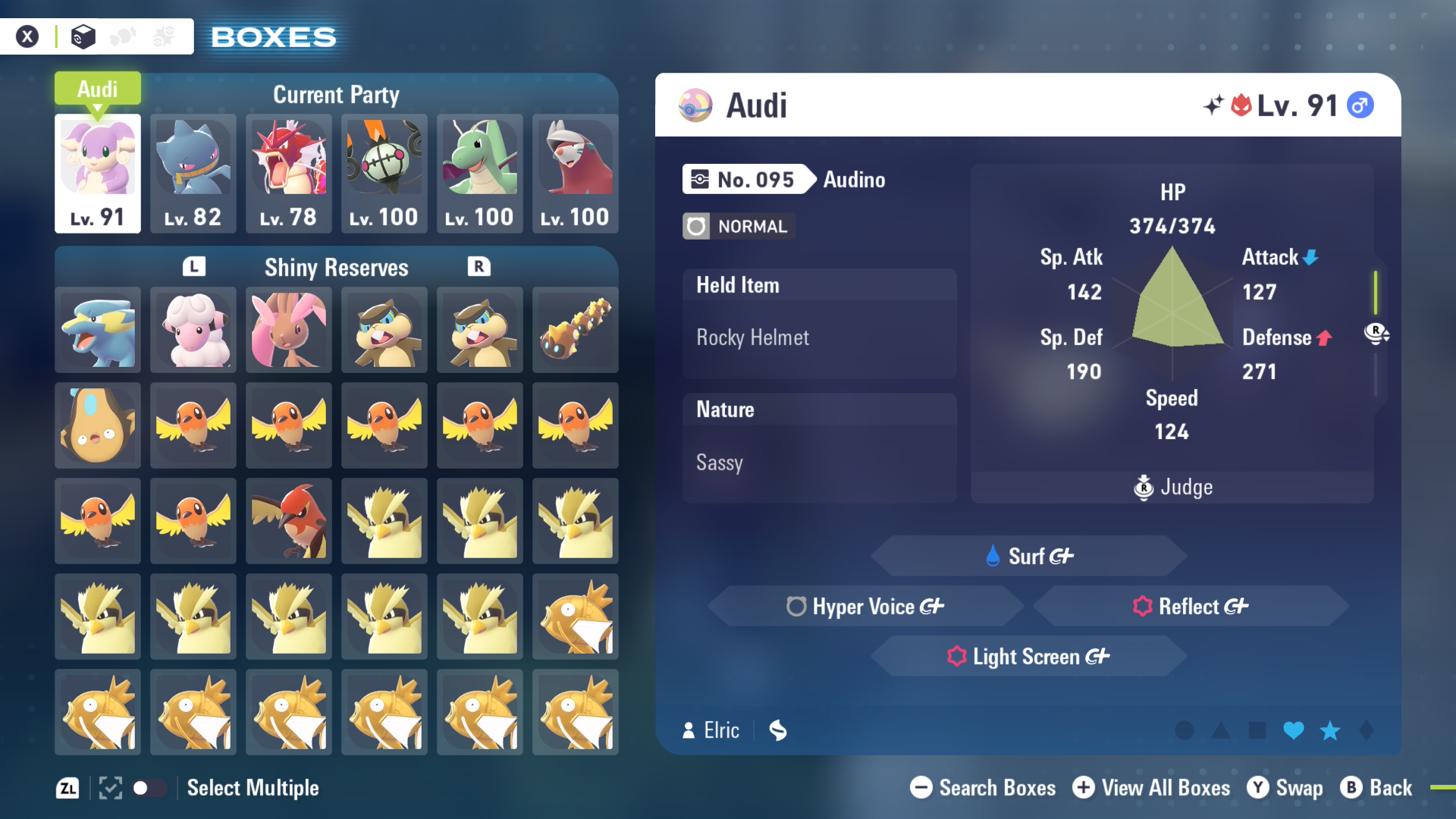Open the Judge stat view
1456x819 pixels.
(x=1172, y=487)
